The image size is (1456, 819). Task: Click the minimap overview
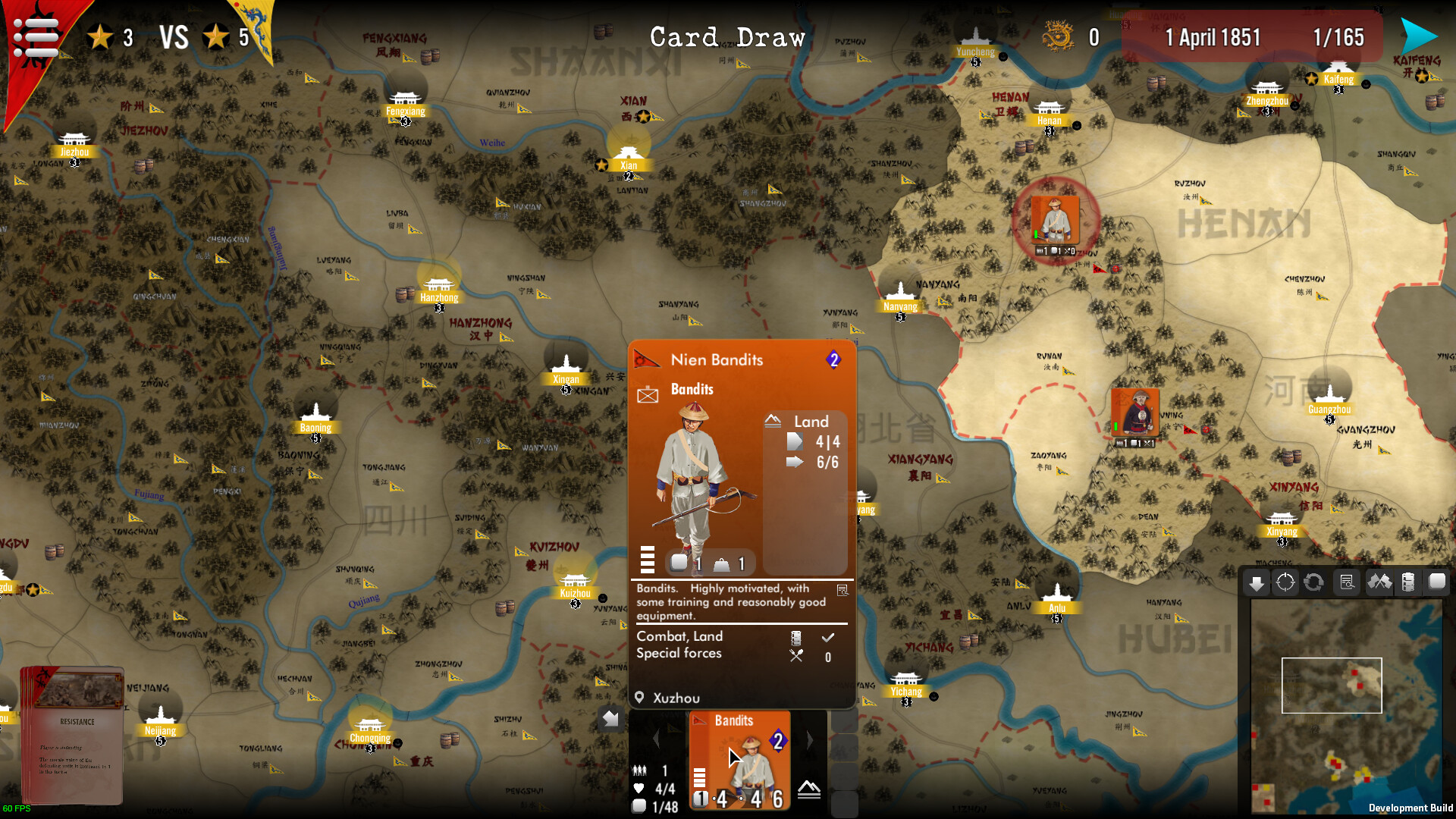click(x=1345, y=705)
